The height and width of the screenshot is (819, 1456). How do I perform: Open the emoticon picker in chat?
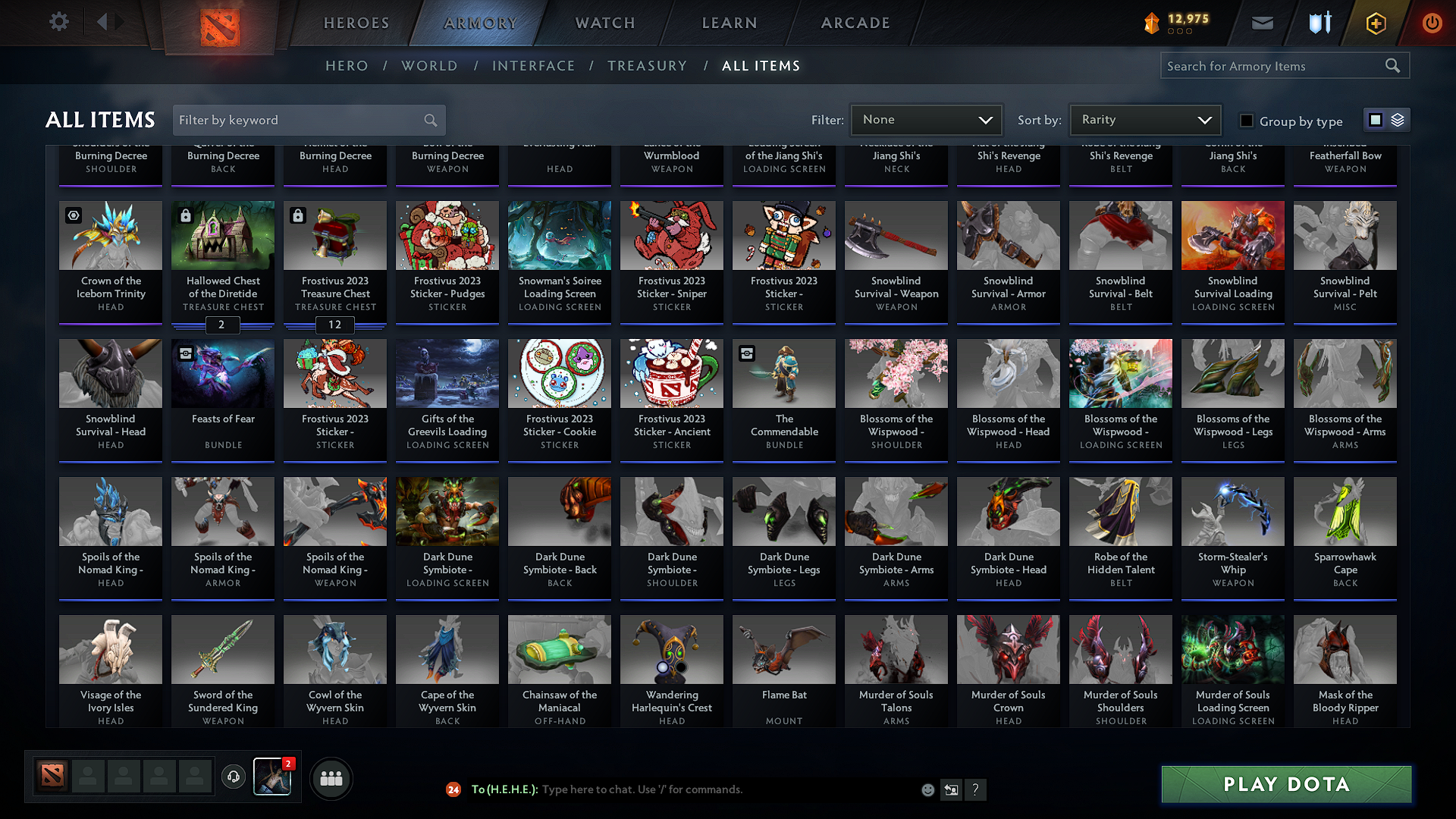(927, 789)
